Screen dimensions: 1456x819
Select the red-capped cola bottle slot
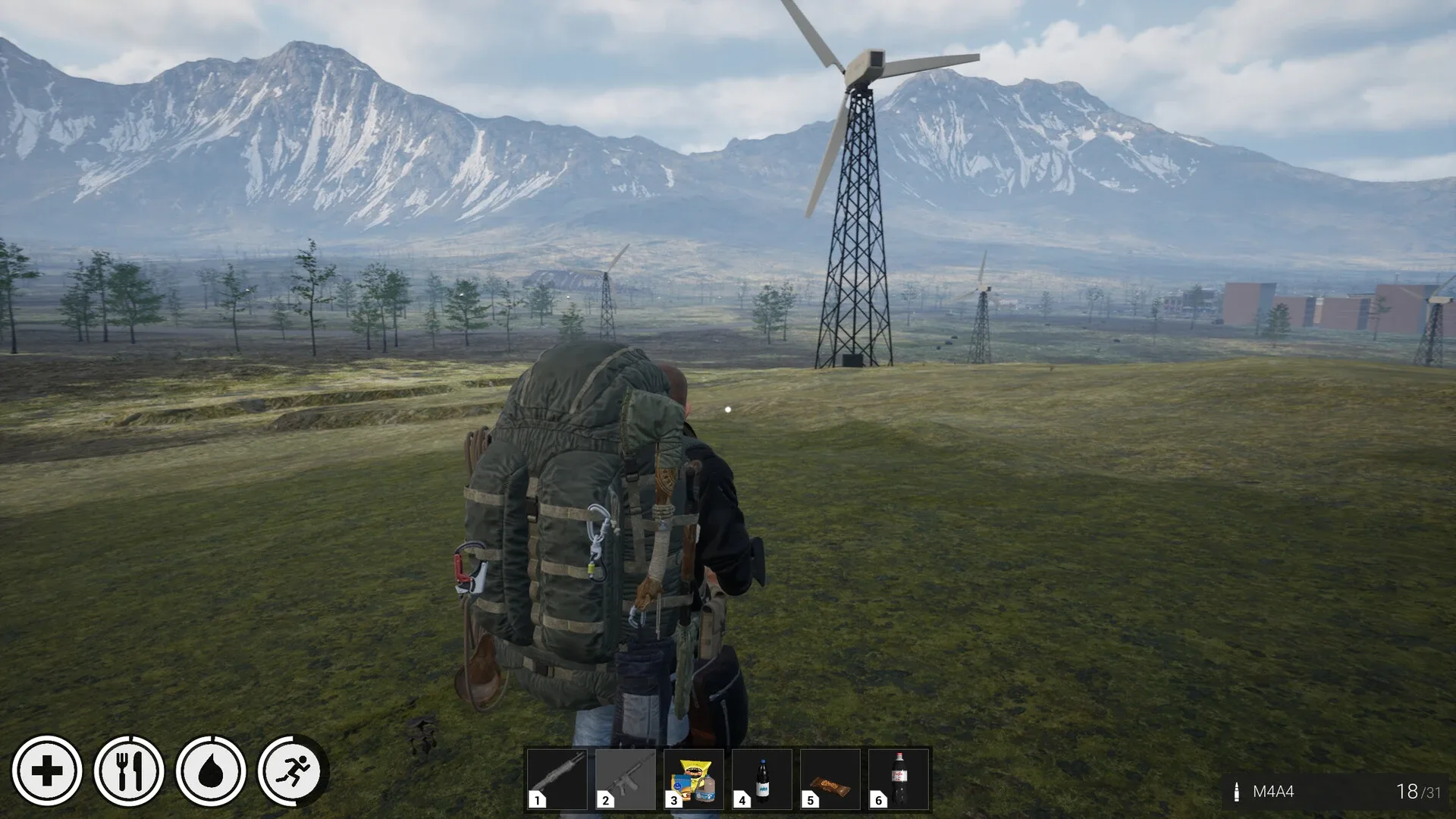(x=899, y=780)
